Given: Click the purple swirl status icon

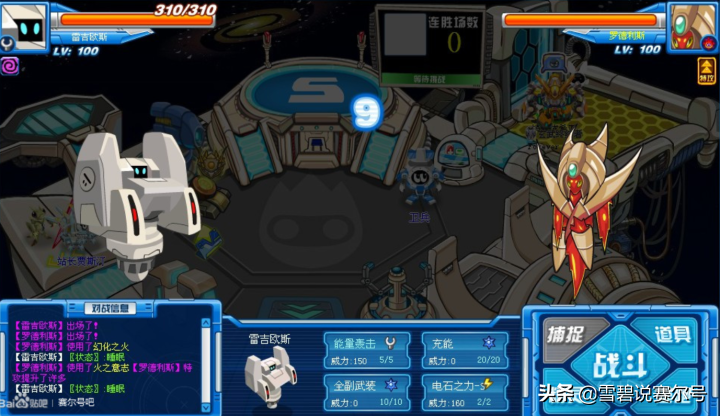Looking at the screenshot, I should (x=11, y=65).
